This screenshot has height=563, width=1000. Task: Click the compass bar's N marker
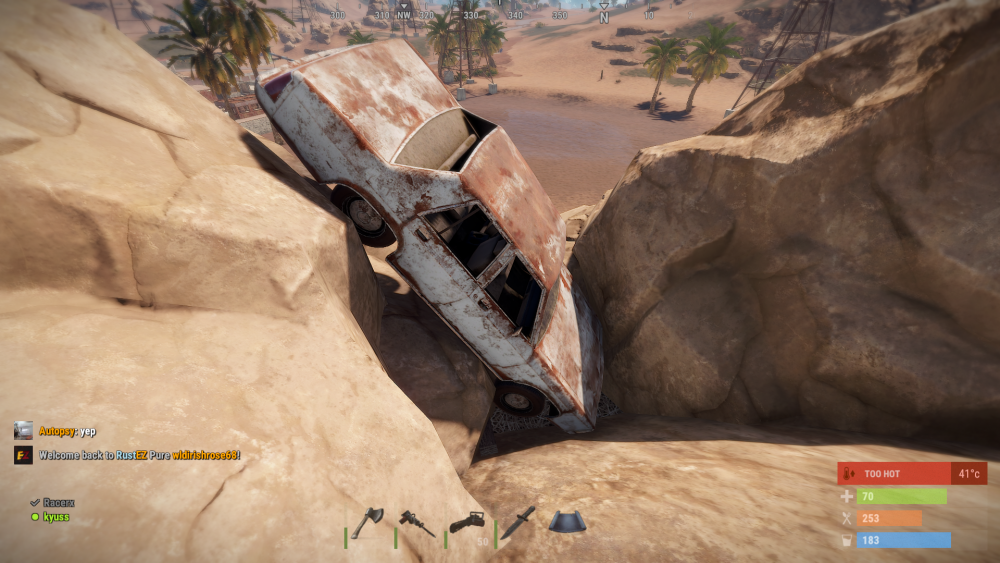(604, 17)
